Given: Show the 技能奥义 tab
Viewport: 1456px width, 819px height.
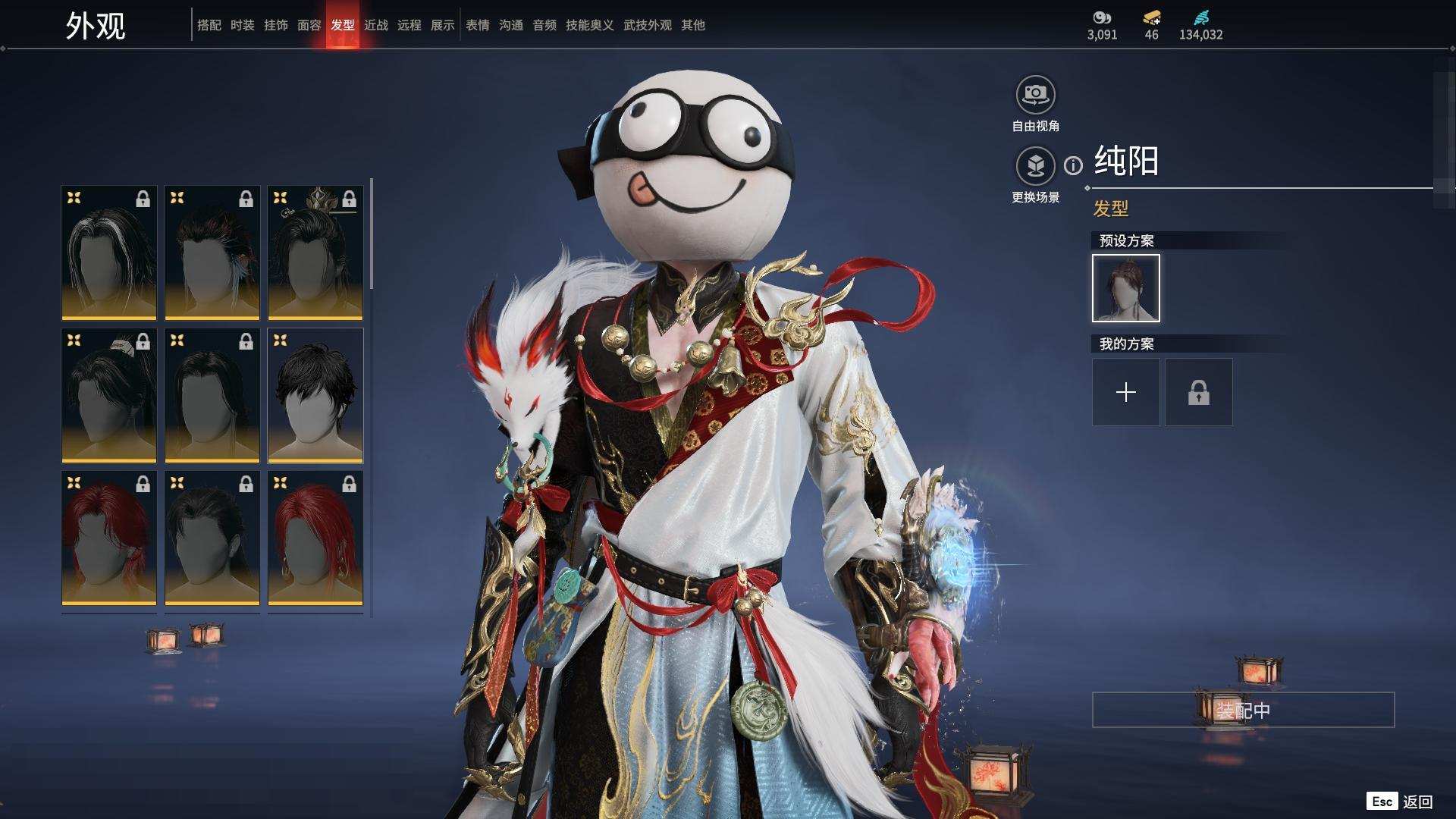Looking at the screenshot, I should point(589,25).
